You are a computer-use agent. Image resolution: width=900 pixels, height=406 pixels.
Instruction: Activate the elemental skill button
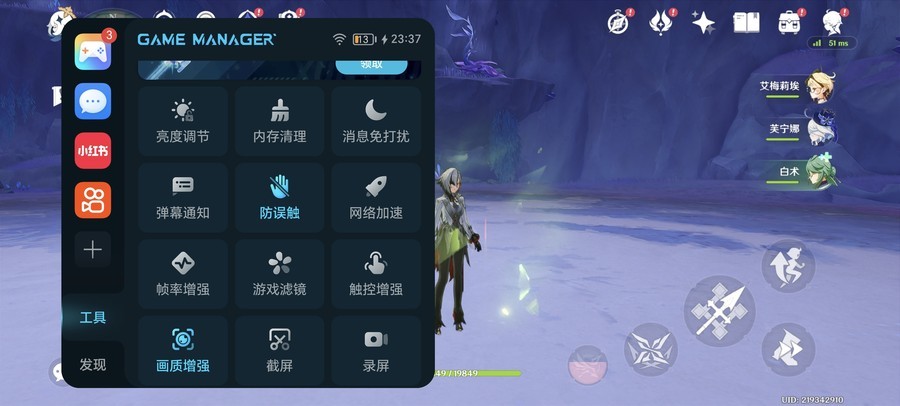[x=651, y=350]
